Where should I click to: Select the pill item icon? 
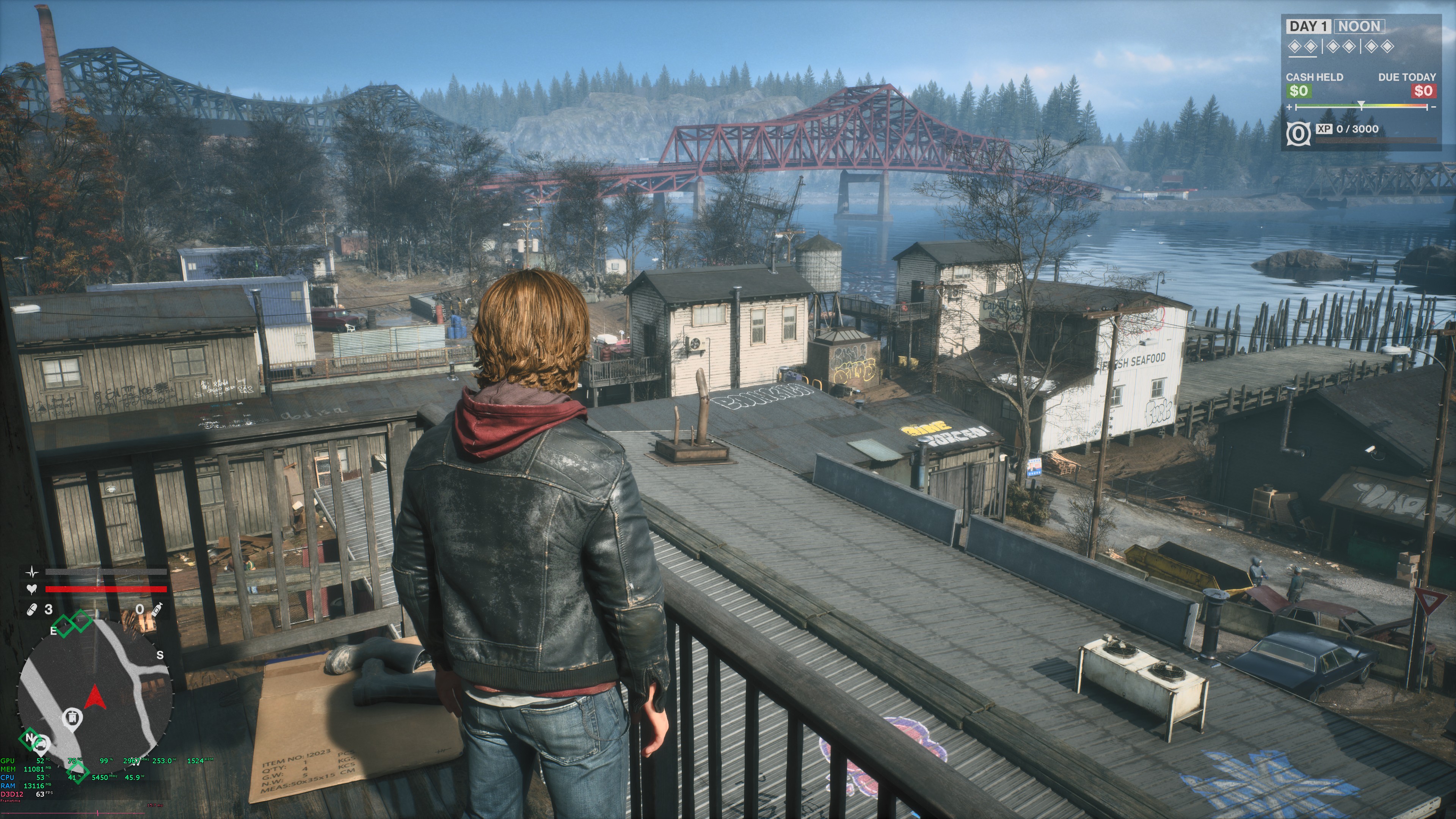[x=31, y=609]
